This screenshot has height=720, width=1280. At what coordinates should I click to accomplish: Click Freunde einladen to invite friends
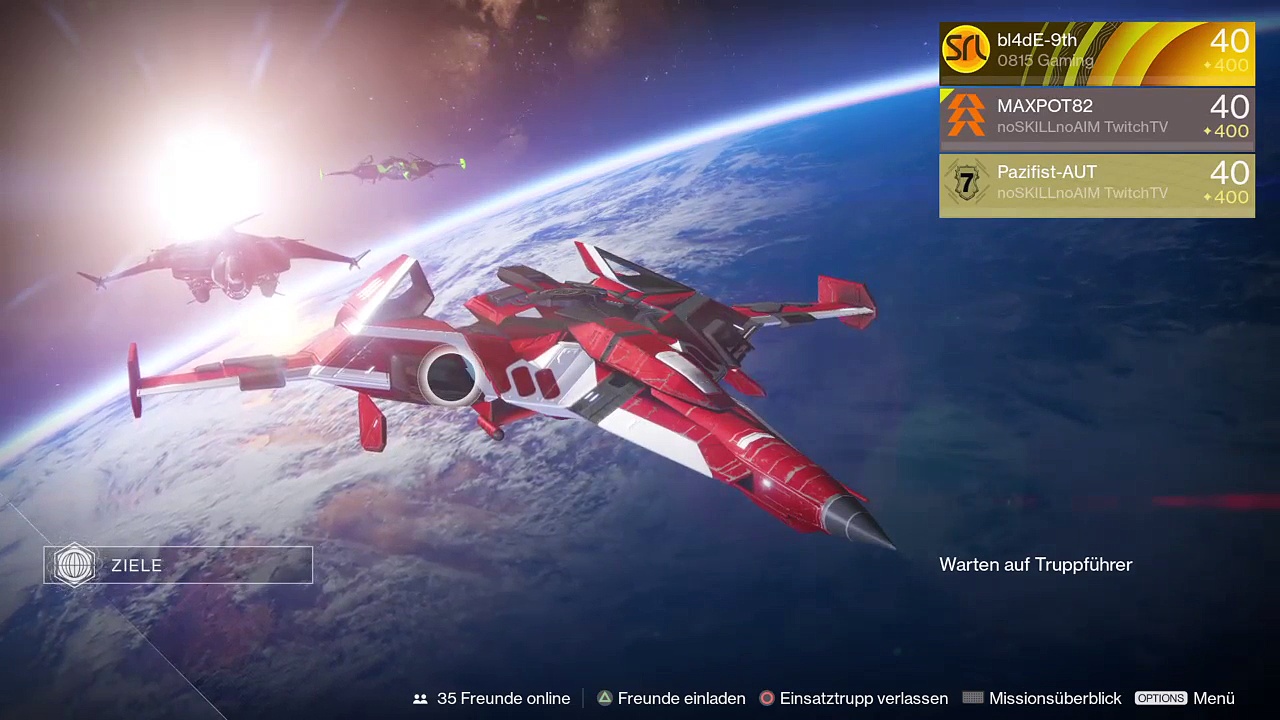point(671,698)
